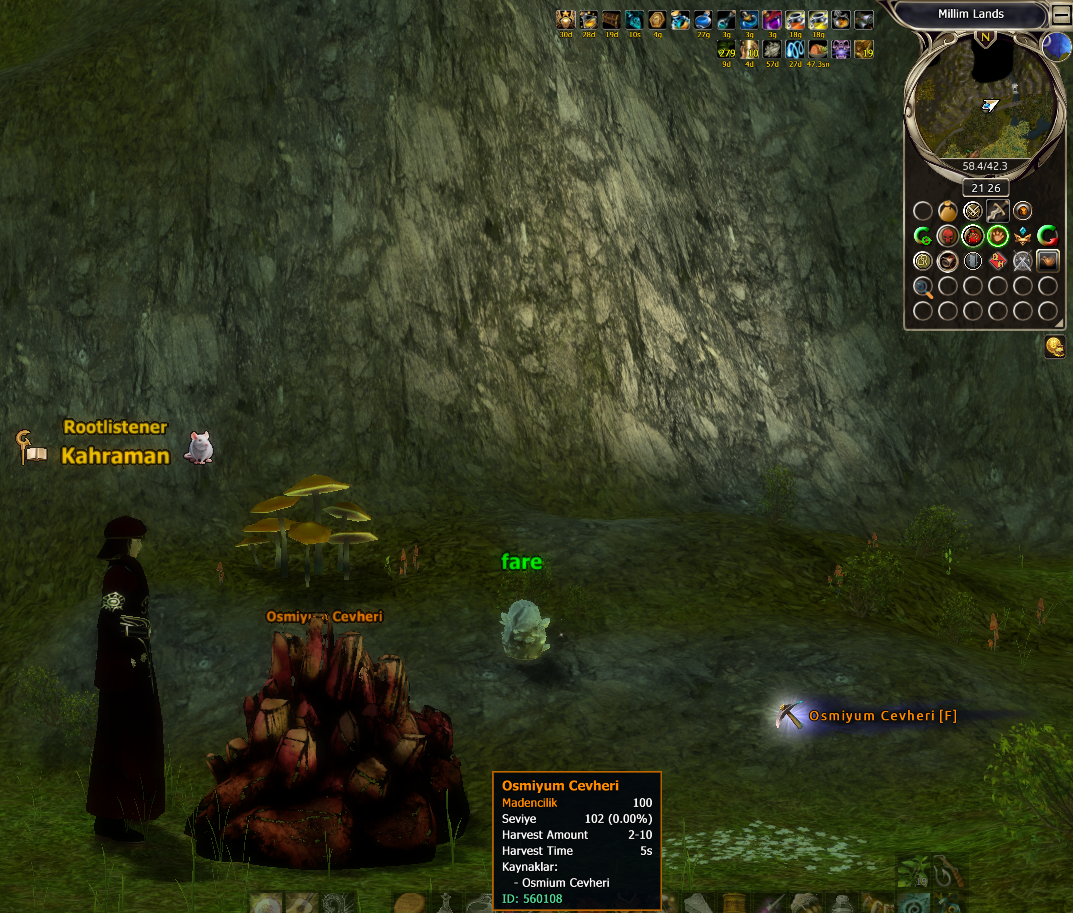Open the magnifying glass search icon
This screenshot has width=1073, height=913.
click(923, 287)
